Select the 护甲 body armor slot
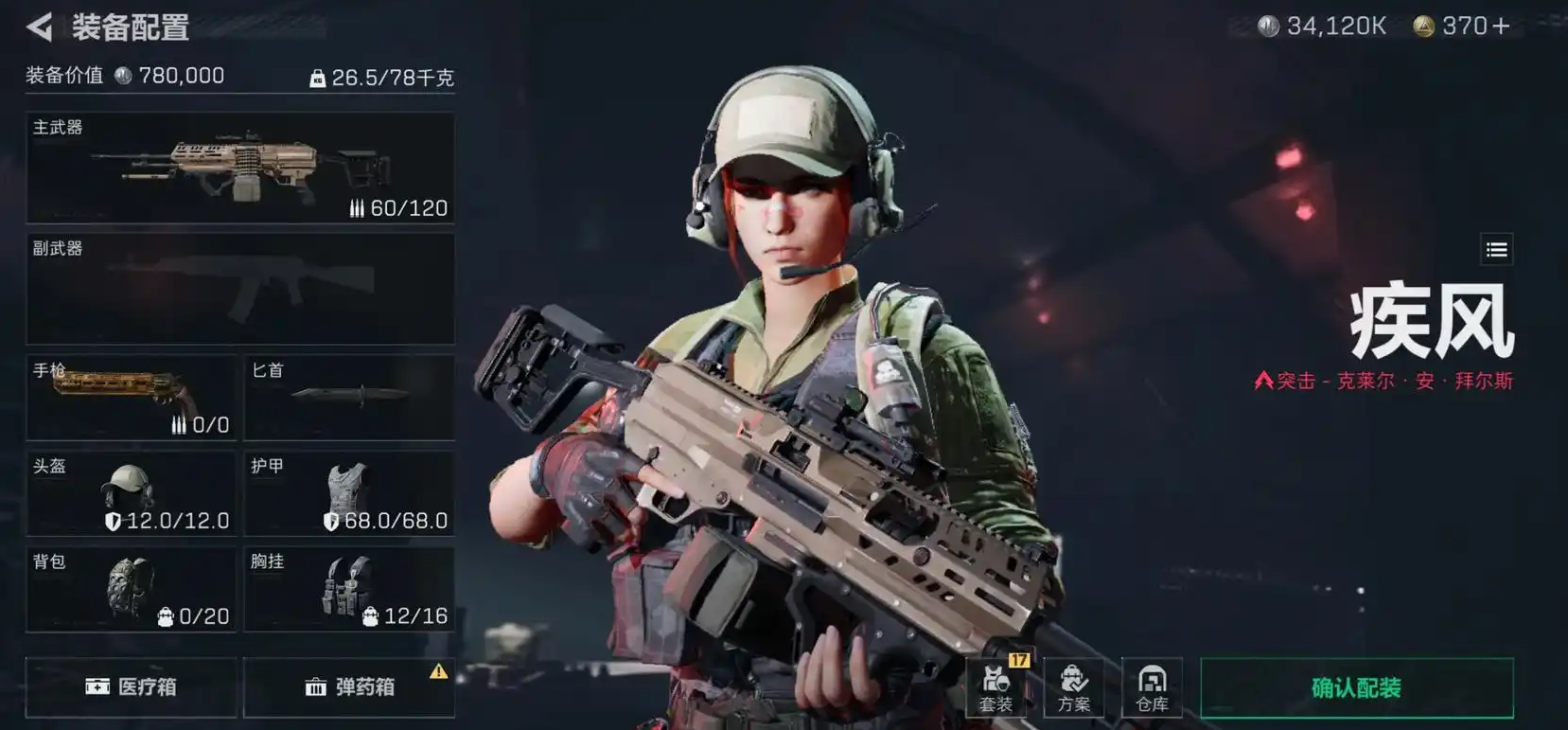The height and width of the screenshot is (730, 1568). point(349,494)
